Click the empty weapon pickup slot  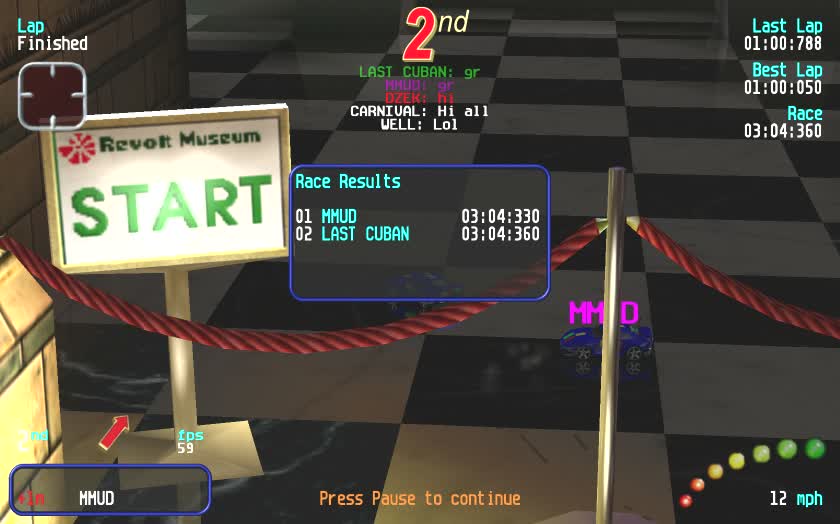click(x=52, y=95)
